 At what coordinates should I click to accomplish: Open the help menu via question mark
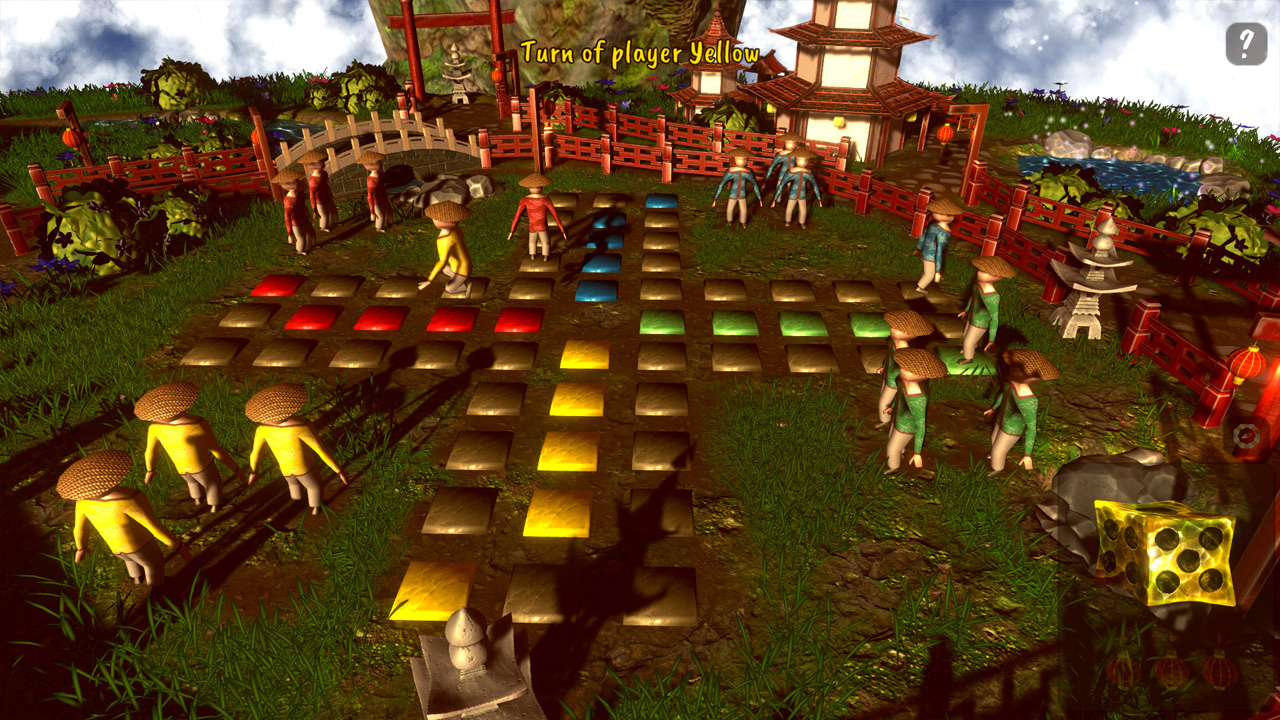coord(1246,42)
